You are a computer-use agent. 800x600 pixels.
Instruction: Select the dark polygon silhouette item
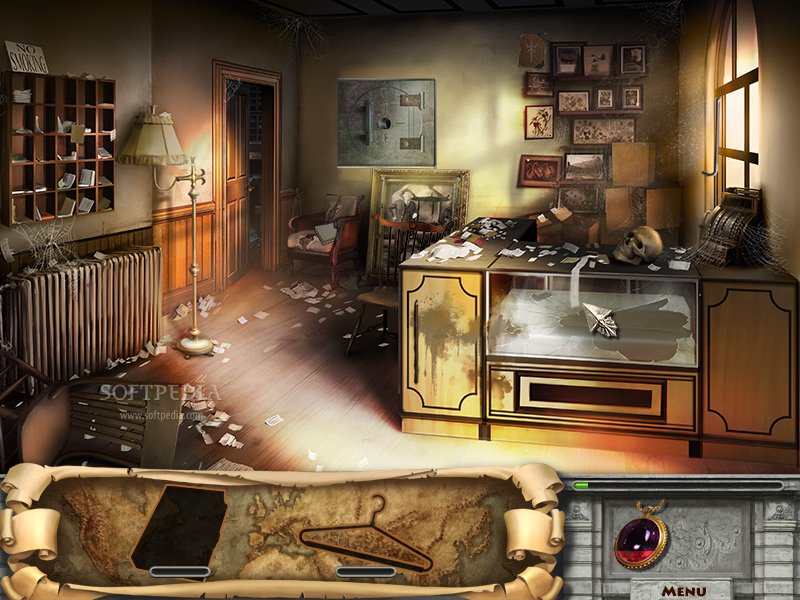click(180, 527)
